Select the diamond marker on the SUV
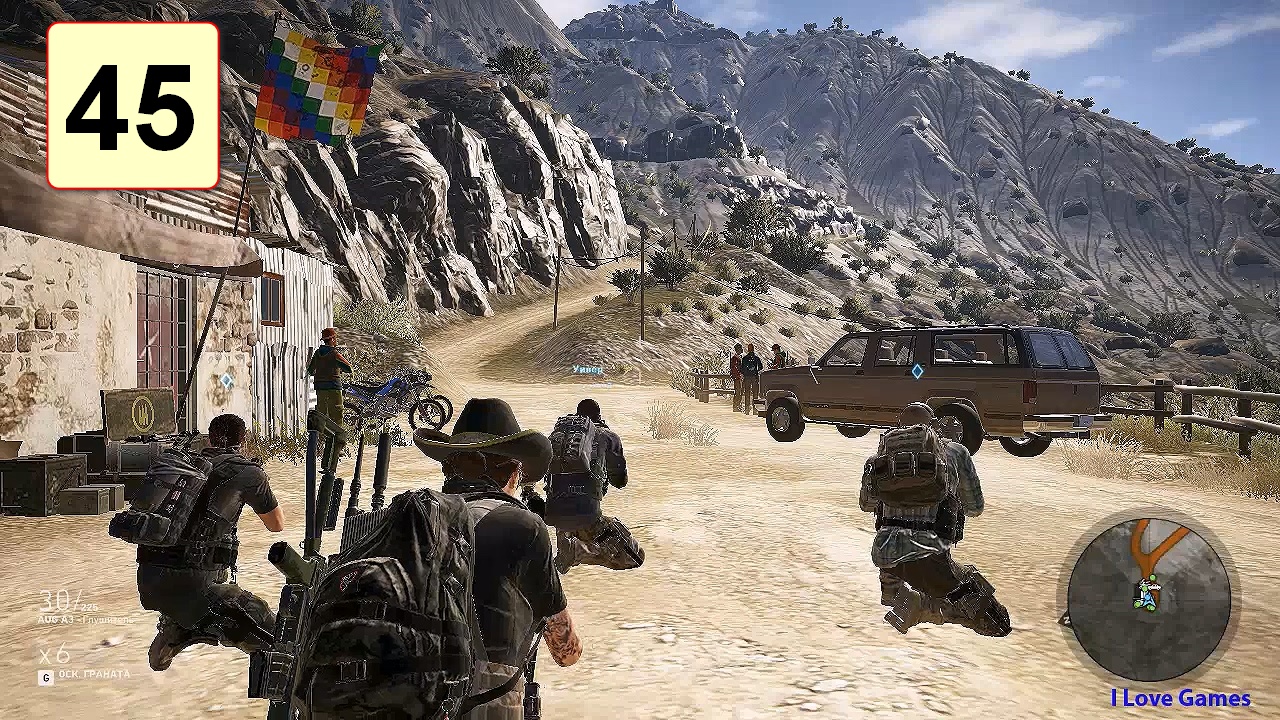1280x720 pixels. coord(917,372)
